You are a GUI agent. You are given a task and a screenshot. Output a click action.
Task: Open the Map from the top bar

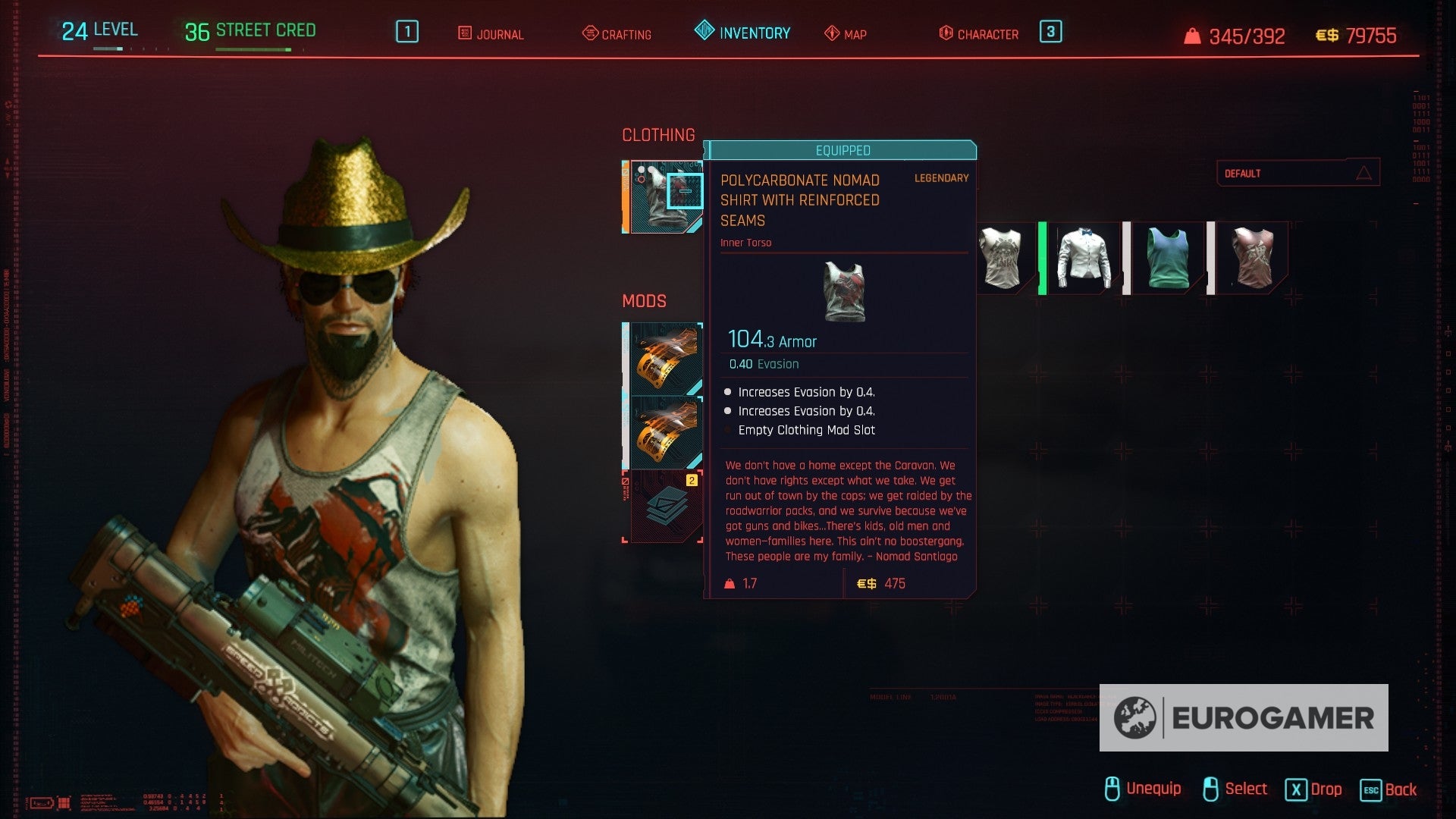846,34
